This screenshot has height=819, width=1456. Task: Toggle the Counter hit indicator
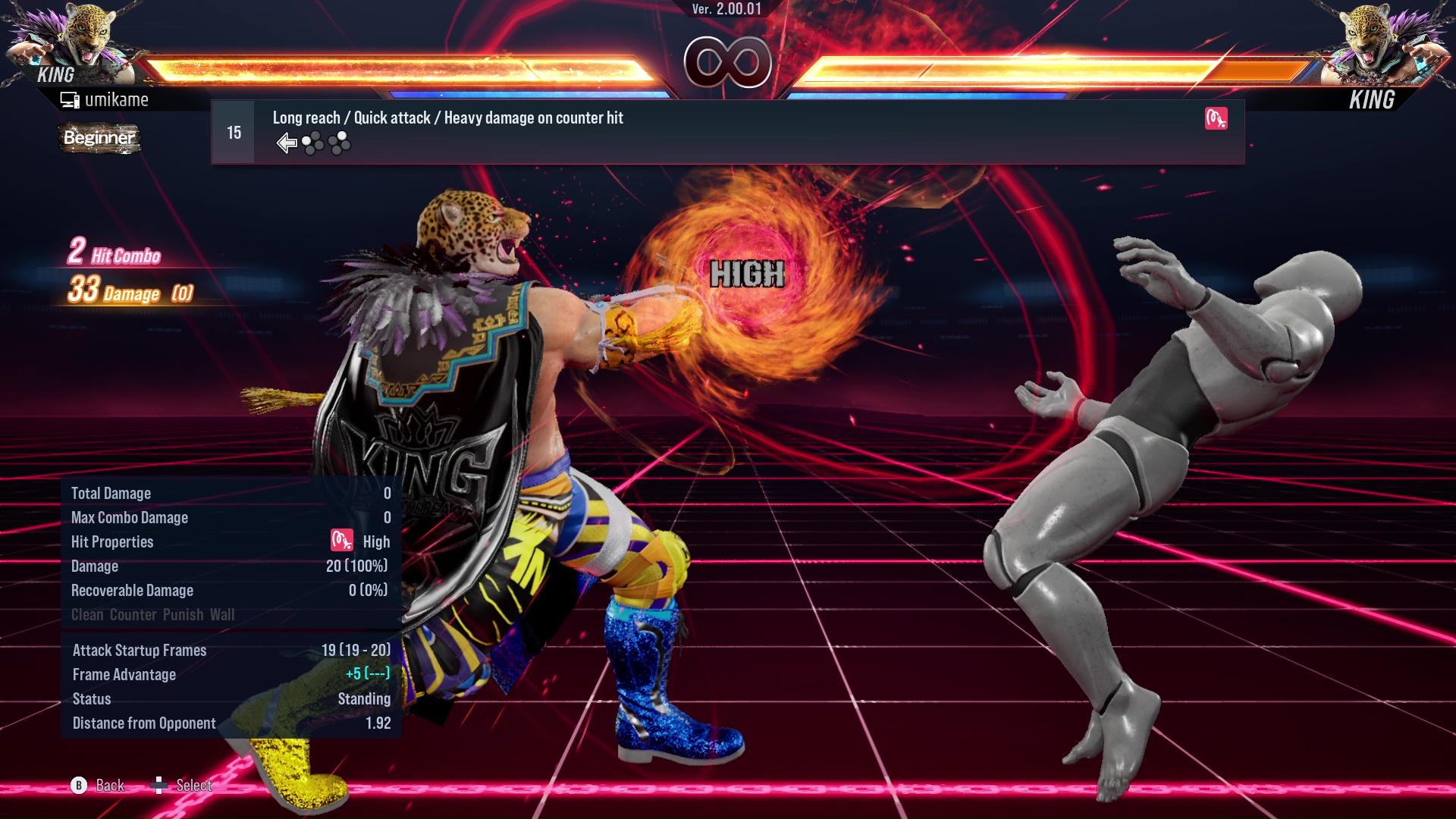tap(133, 614)
